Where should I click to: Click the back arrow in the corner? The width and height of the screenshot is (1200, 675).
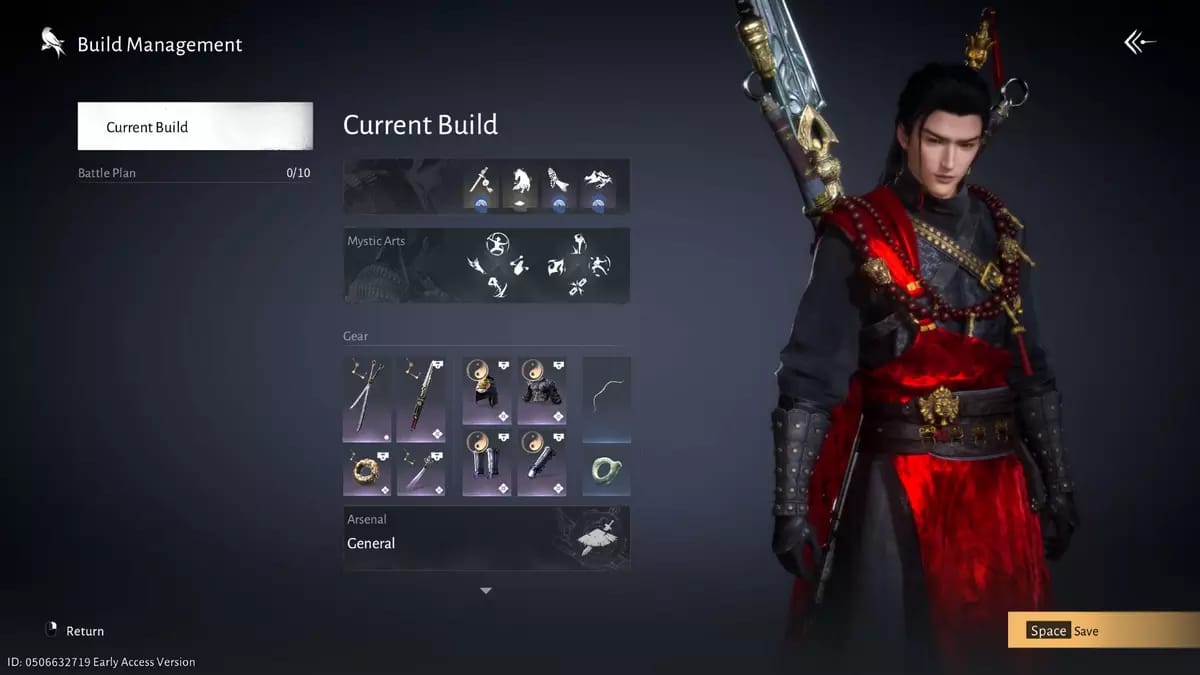[1139, 42]
